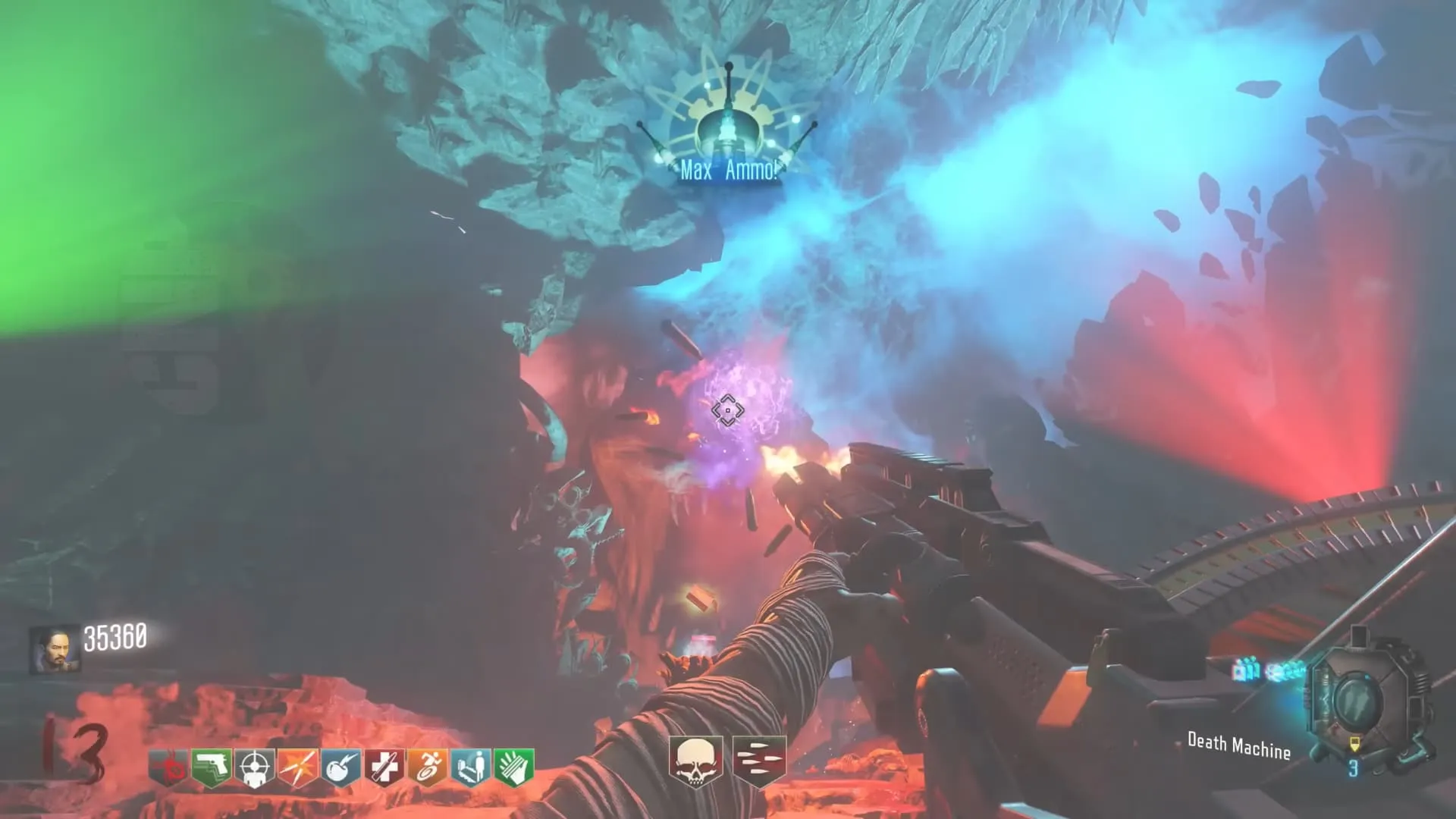Click the glowing blue grenades icon
Viewport: 1456px width, 819px height.
(1247, 670)
